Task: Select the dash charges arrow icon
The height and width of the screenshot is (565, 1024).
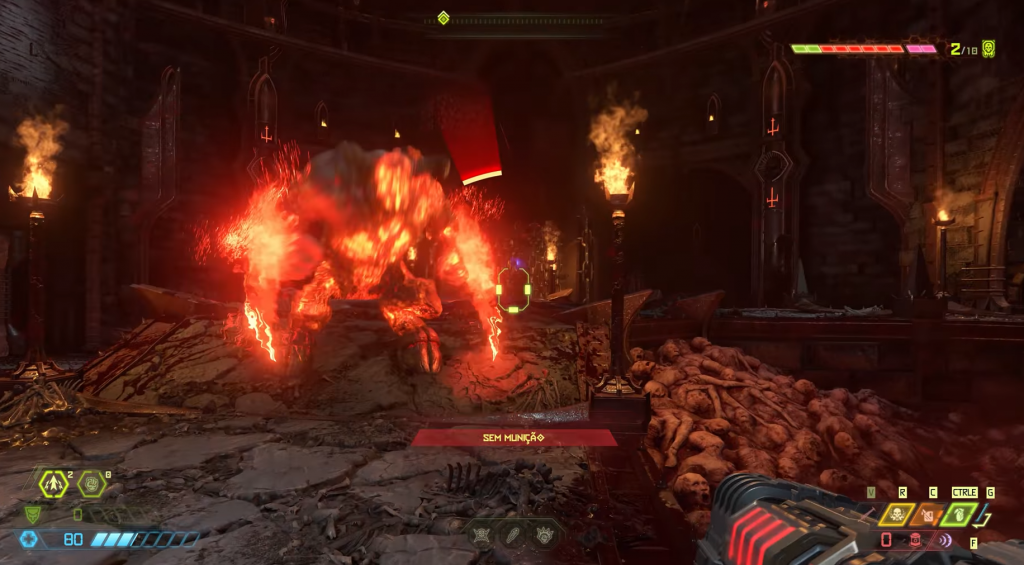Action: tap(53, 484)
